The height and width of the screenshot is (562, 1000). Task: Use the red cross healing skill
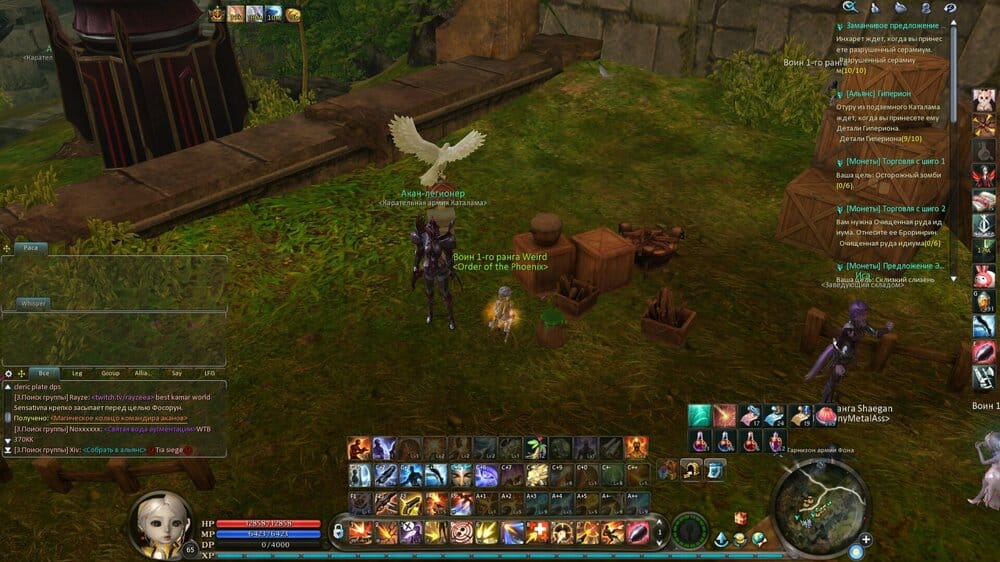click(x=538, y=532)
